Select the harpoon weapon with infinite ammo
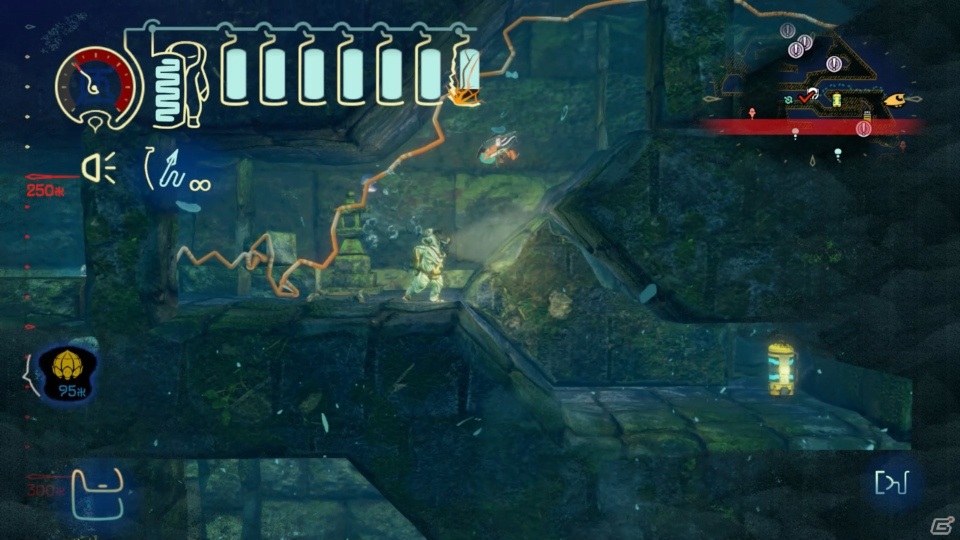Viewport: 960px width, 540px height. (176, 171)
